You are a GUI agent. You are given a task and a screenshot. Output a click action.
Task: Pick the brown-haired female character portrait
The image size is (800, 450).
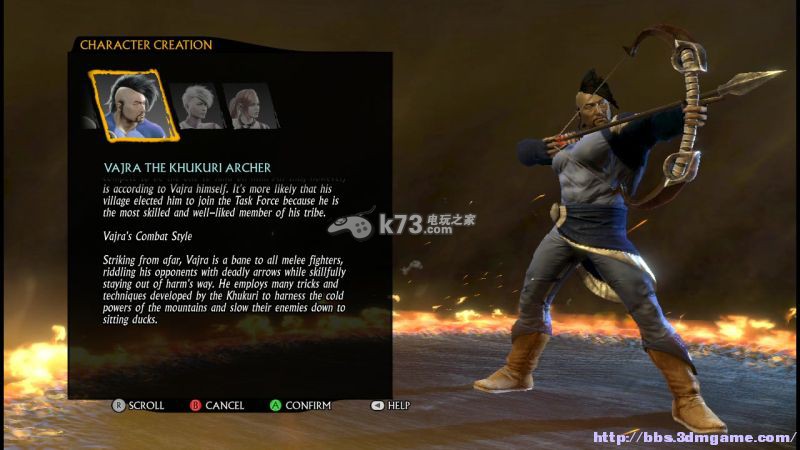point(249,106)
